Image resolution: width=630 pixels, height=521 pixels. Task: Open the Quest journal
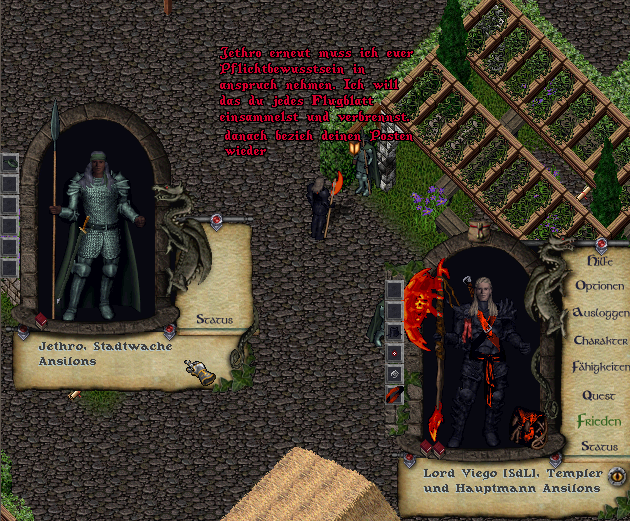[x=599, y=395]
